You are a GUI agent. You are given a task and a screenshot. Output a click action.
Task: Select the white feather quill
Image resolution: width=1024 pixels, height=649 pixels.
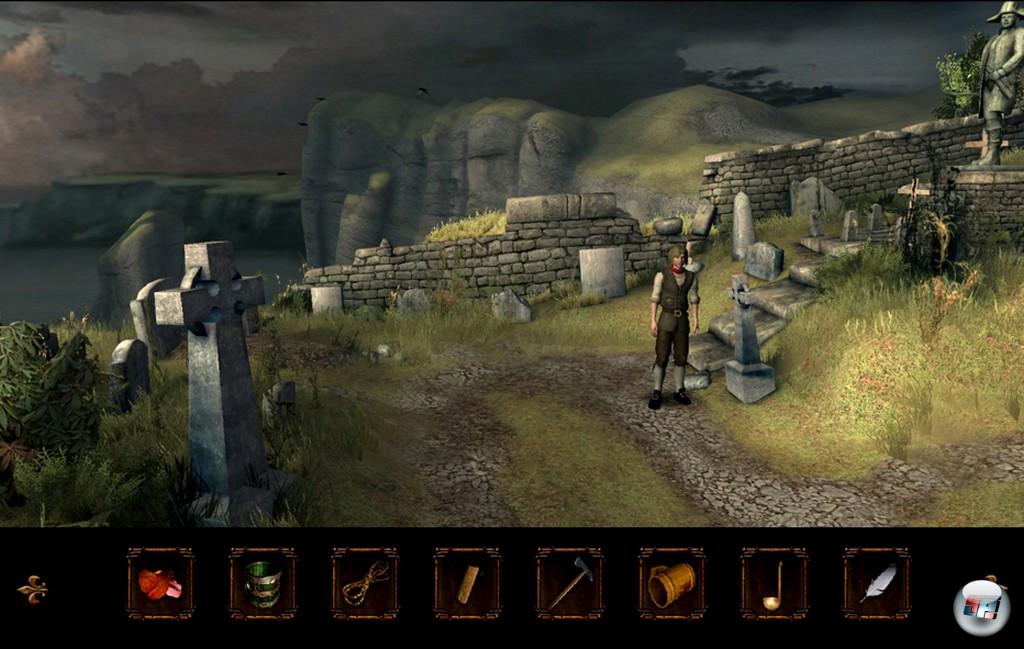(877, 584)
